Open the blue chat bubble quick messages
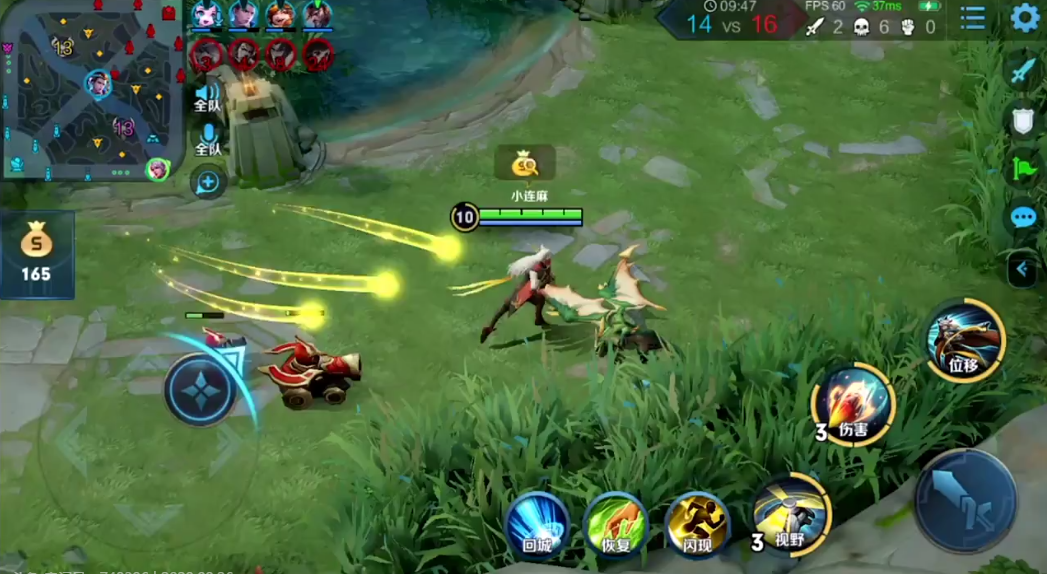 1022,216
